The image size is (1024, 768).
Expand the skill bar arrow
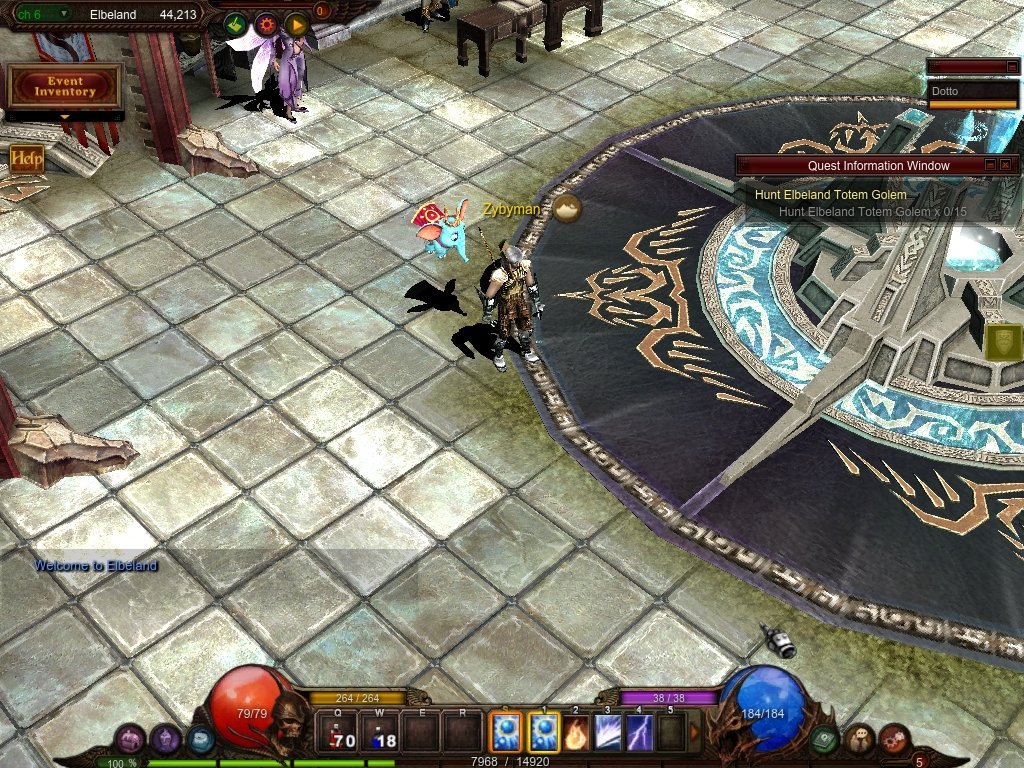694,733
